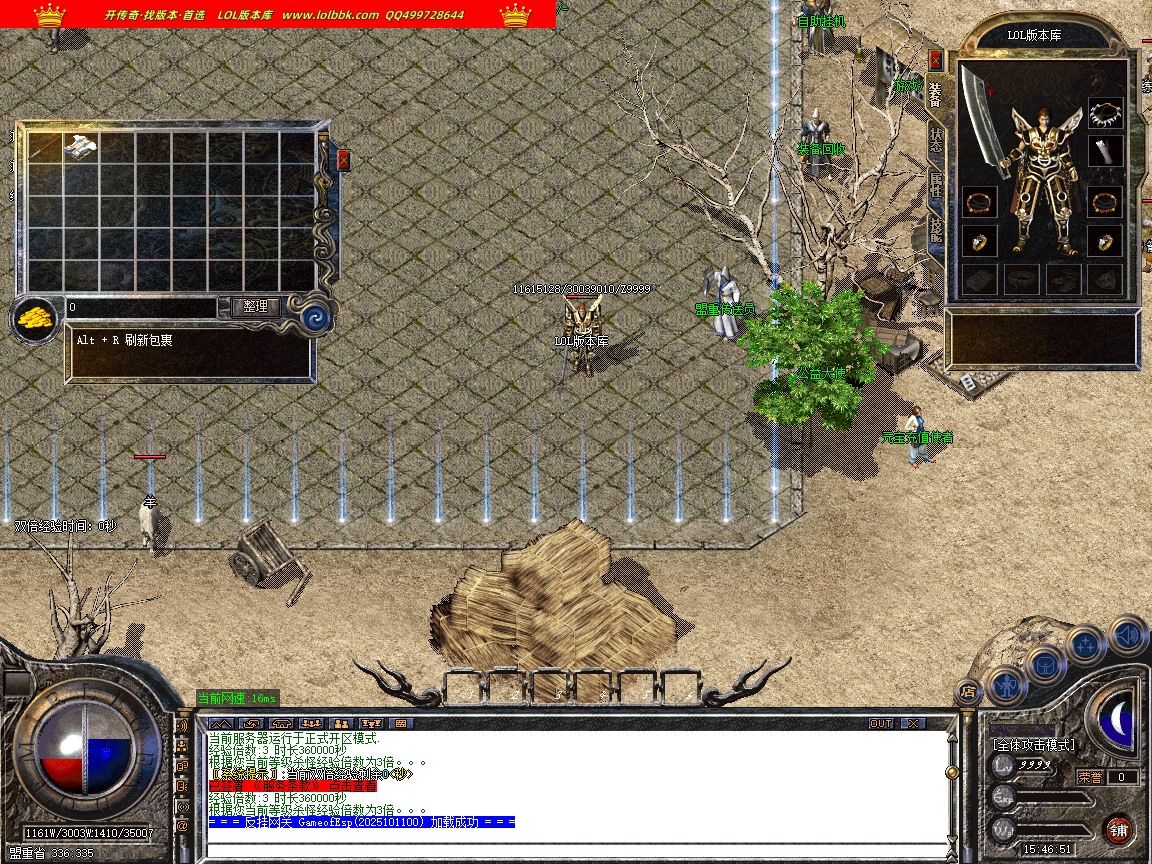
Task: Click the OUT button on the chat bar
Action: coord(880,723)
